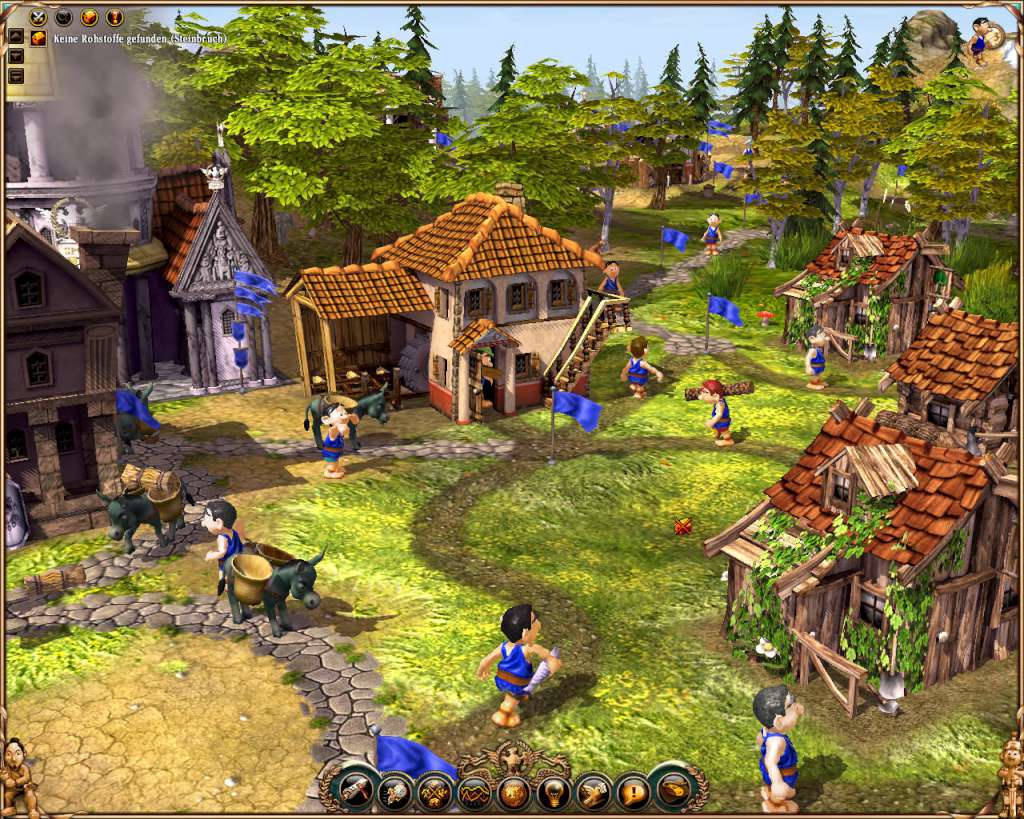Toggle the magnifying glass message filter
This screenshot has height=819, width=1024.
click(64, 17)
